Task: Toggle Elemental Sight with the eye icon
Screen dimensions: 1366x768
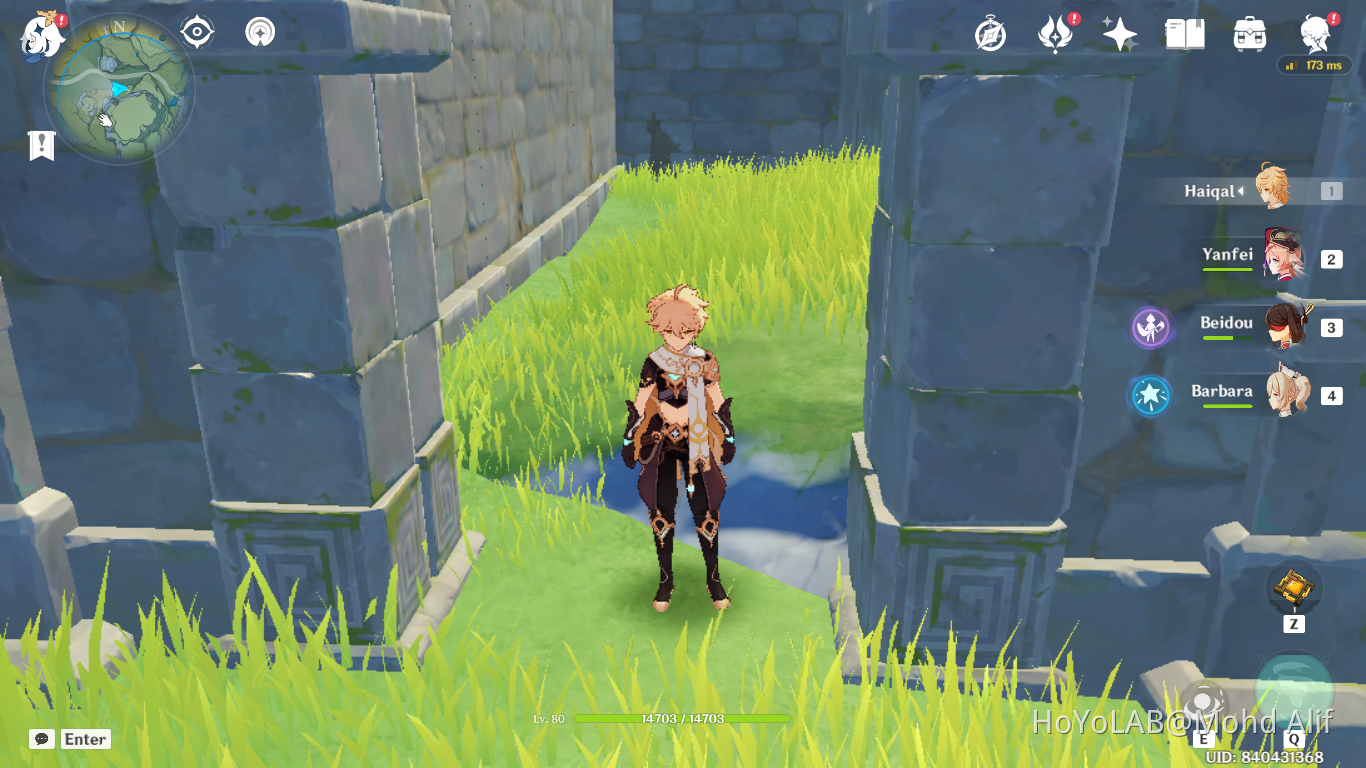Action: [x=196, y=31]
